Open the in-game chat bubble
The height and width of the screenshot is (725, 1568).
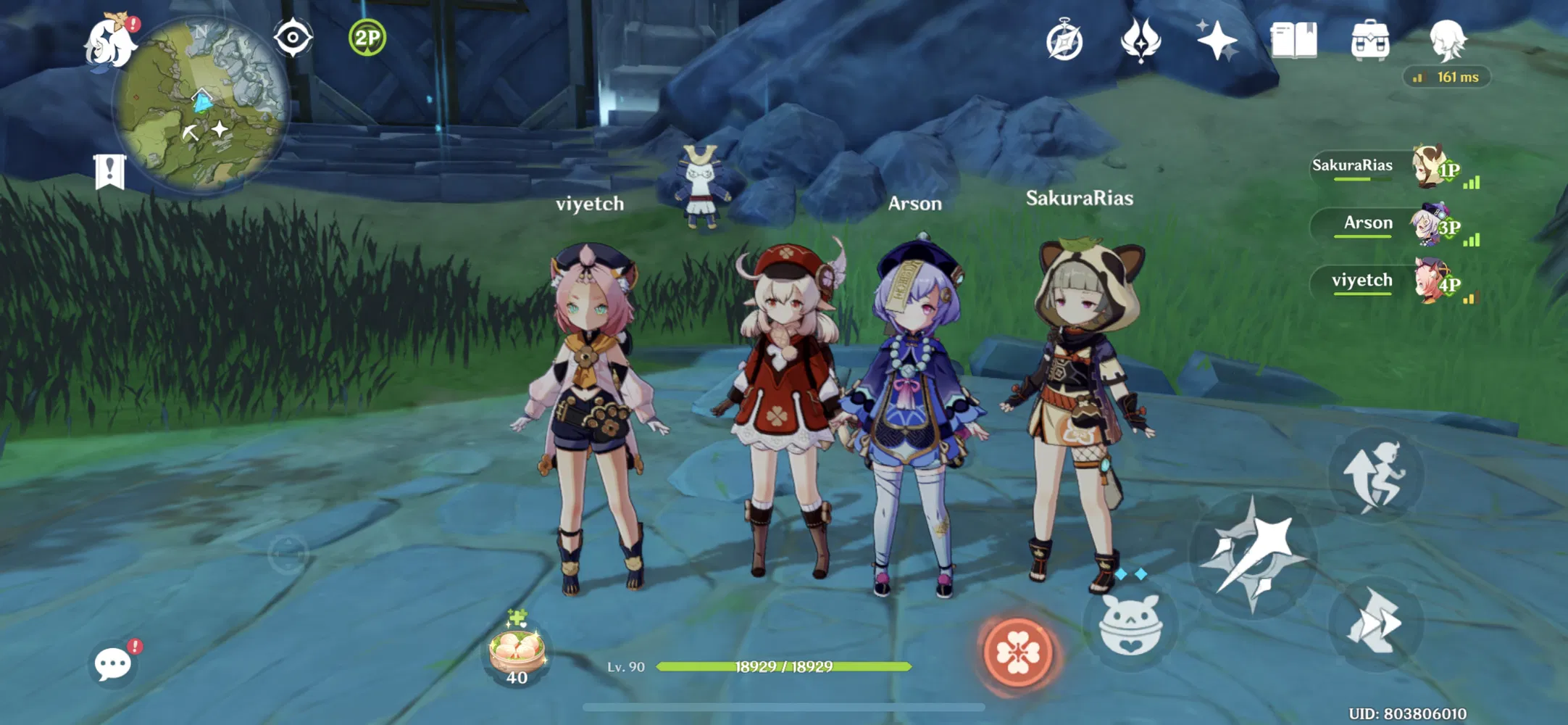[x=114, y=662]
